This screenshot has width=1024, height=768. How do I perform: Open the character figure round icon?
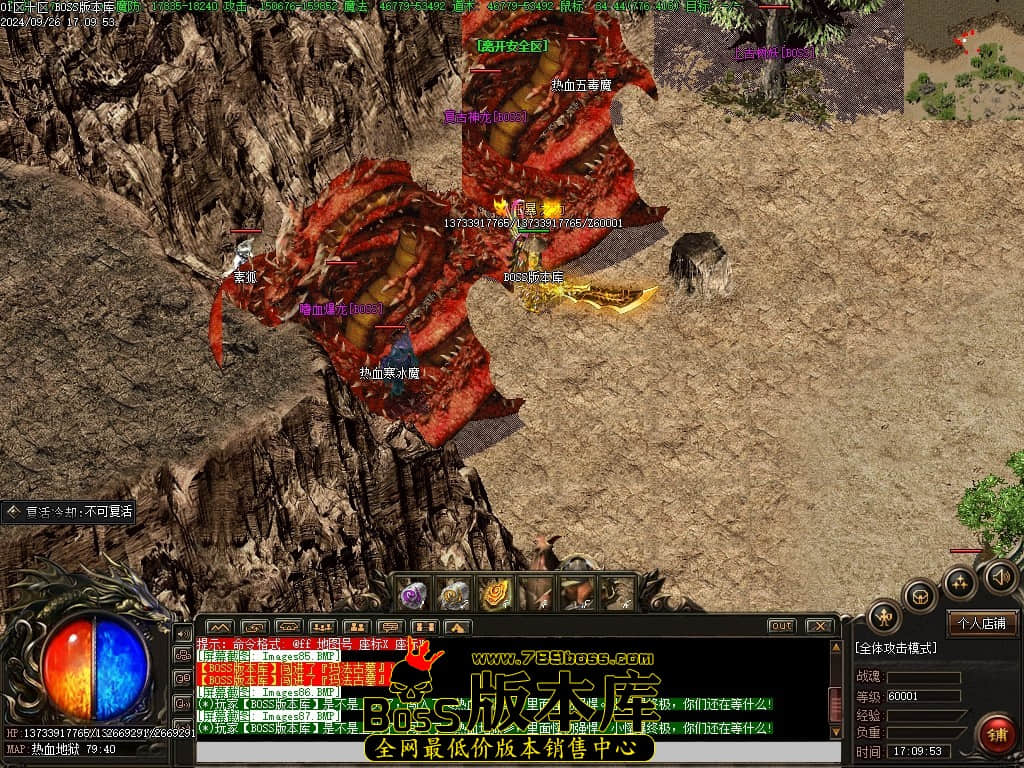[884, 617]
